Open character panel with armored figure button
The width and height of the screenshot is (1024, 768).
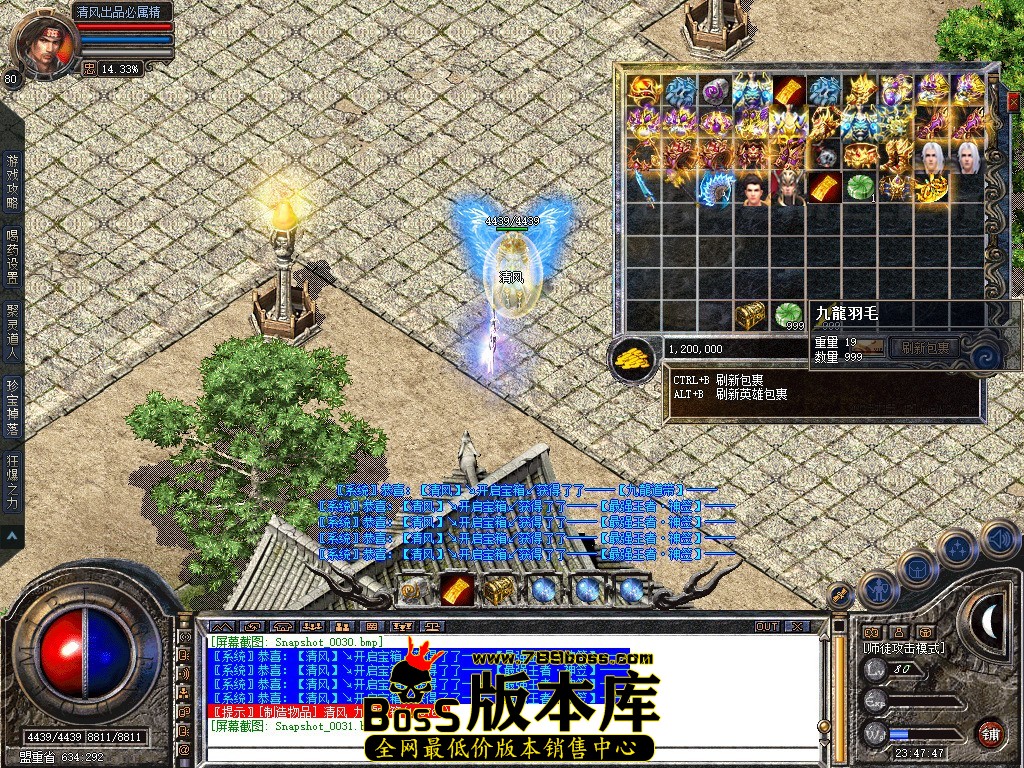pos(879,589)
